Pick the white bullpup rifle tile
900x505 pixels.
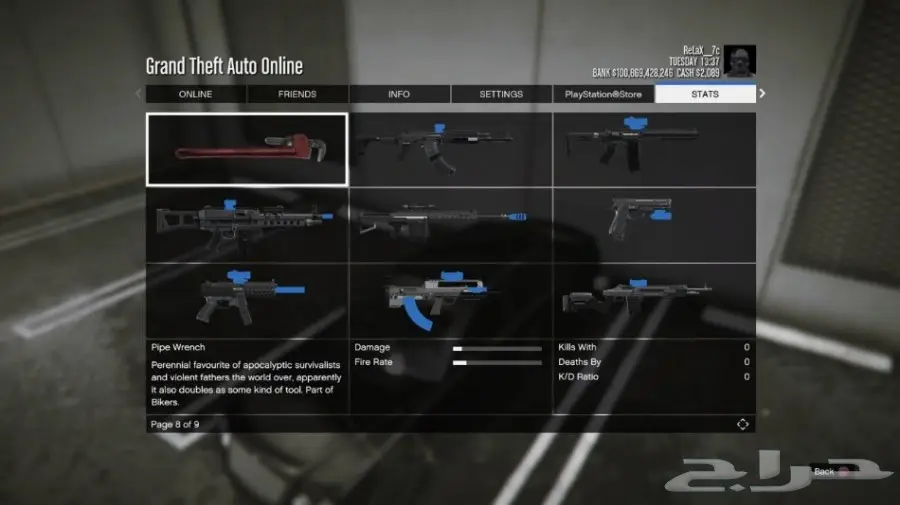pyautogui.click(x=450, y=300)
